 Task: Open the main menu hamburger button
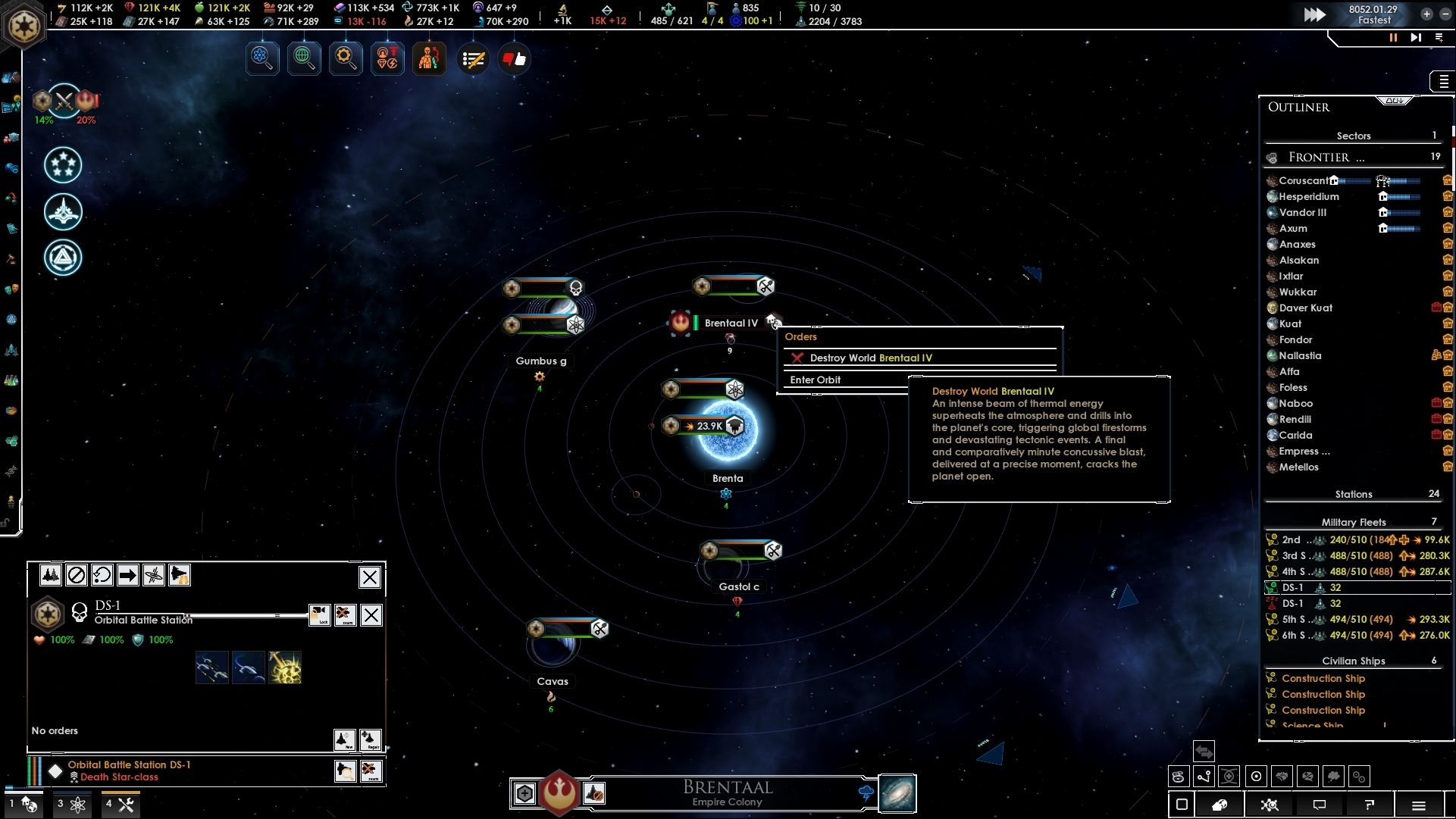[1419, 805]
